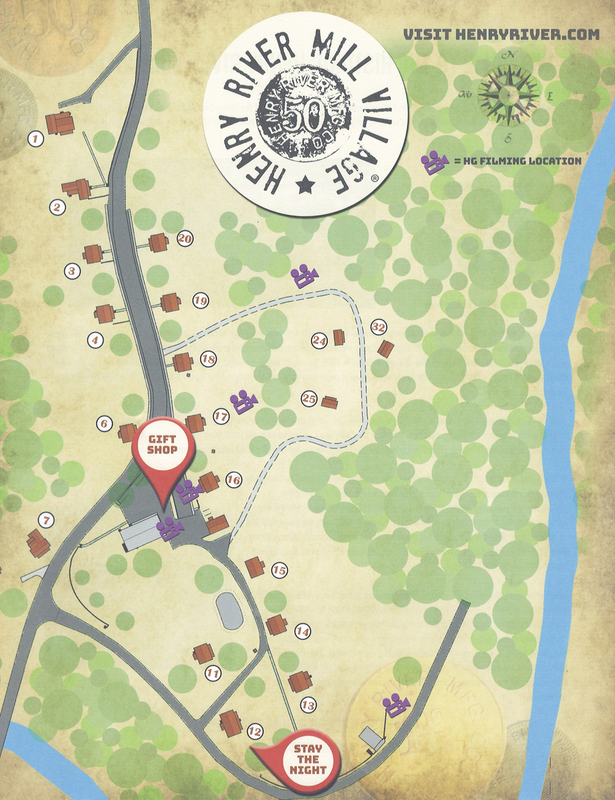Select marker number 12
Viewport: 615px width, 800px height.
(x=254, y=731)
